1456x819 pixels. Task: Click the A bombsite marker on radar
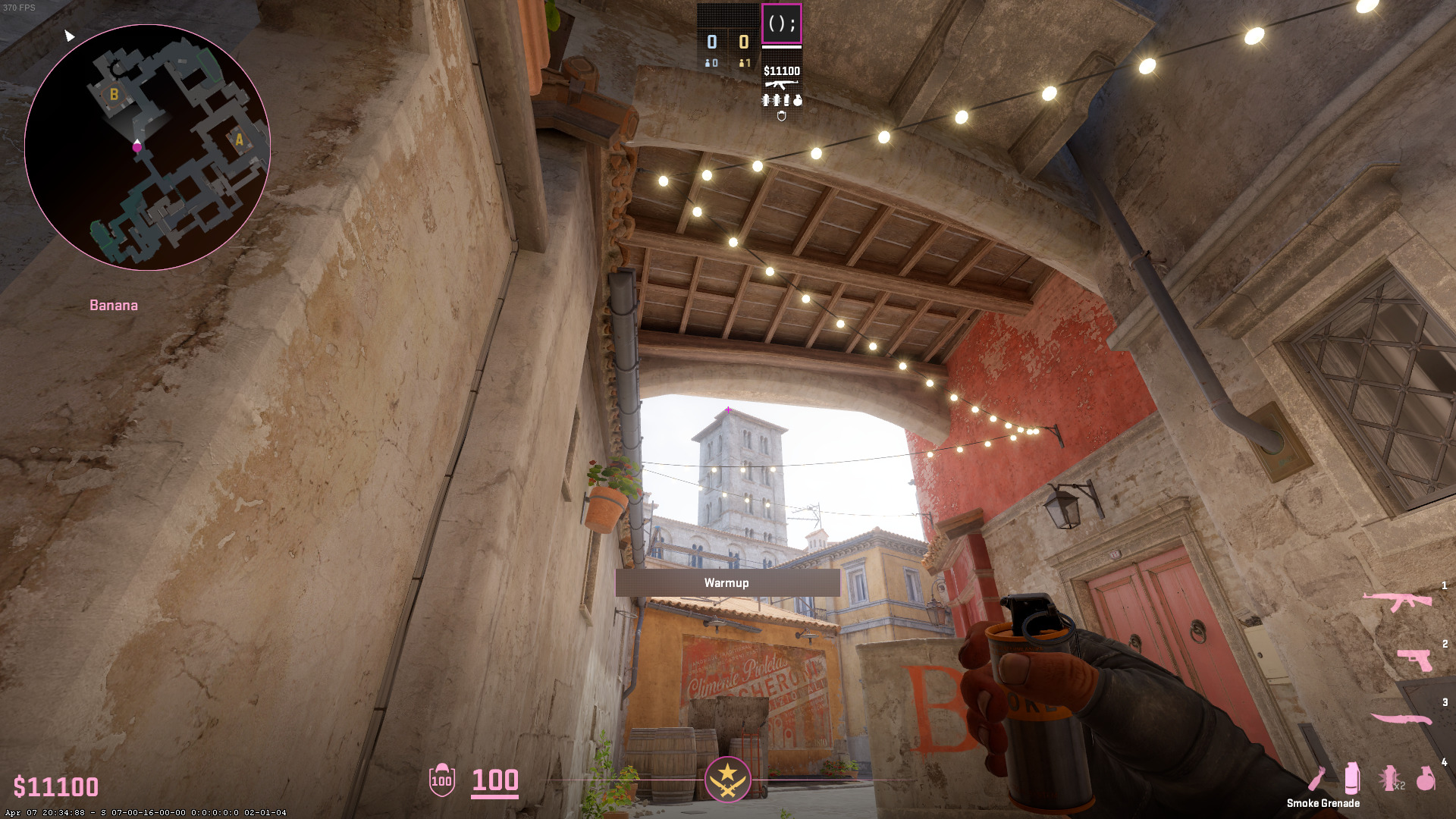pos(240,140)
